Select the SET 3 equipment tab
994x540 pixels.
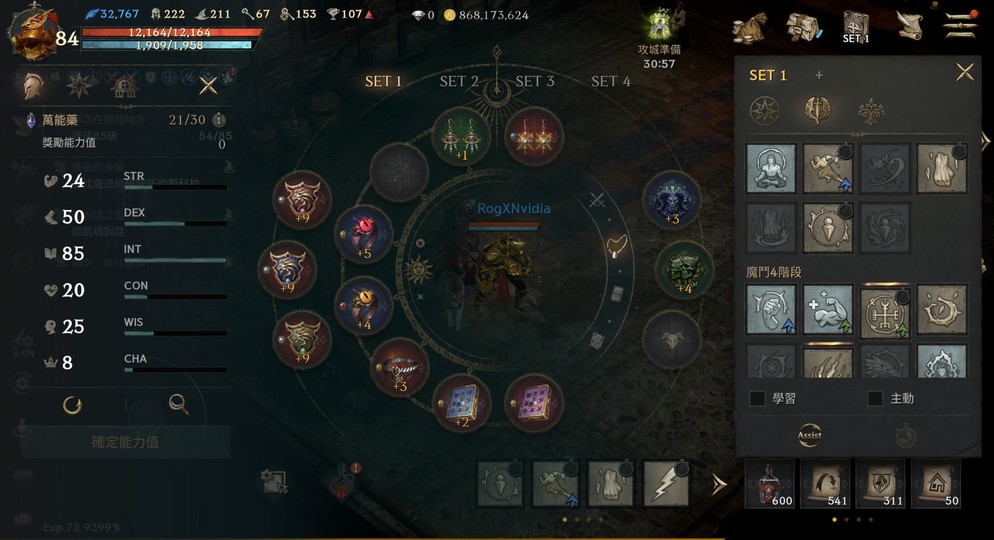(x=535, y=81)
